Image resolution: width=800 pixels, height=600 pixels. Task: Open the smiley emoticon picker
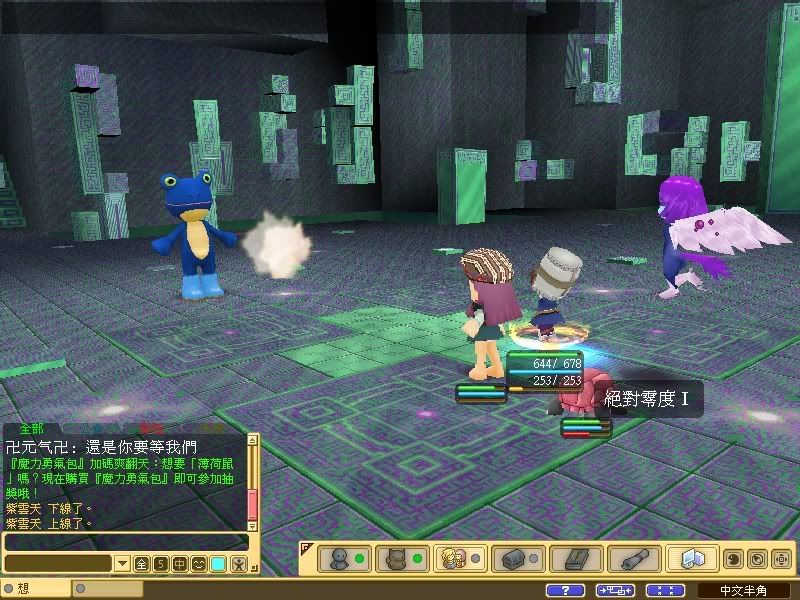pos(199,564)
